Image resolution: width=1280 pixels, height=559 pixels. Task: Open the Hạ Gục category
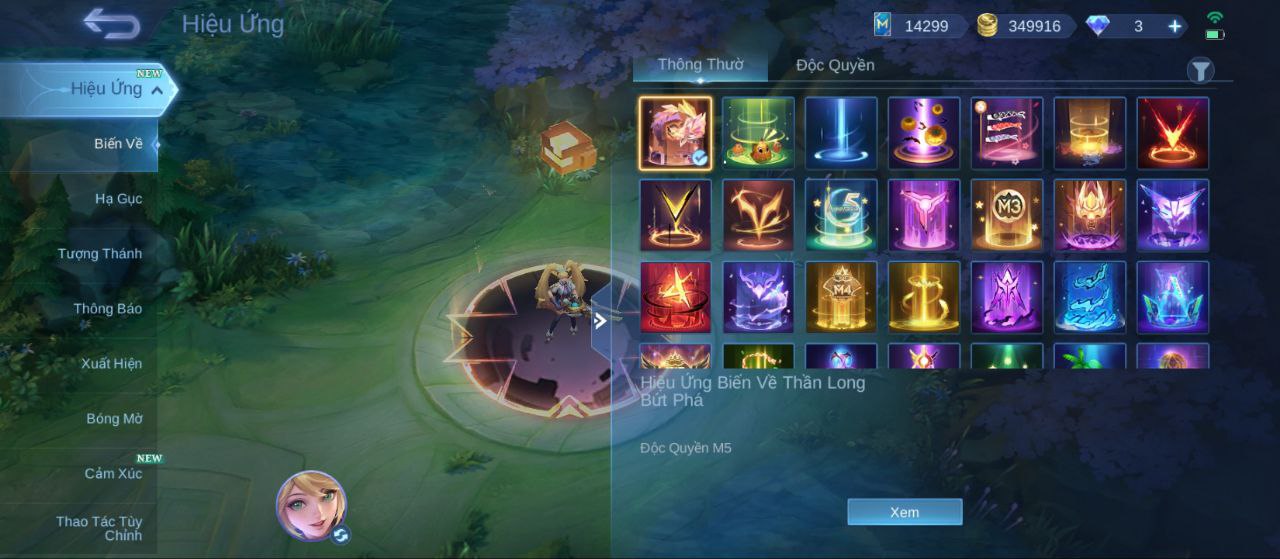coord(118,199)
